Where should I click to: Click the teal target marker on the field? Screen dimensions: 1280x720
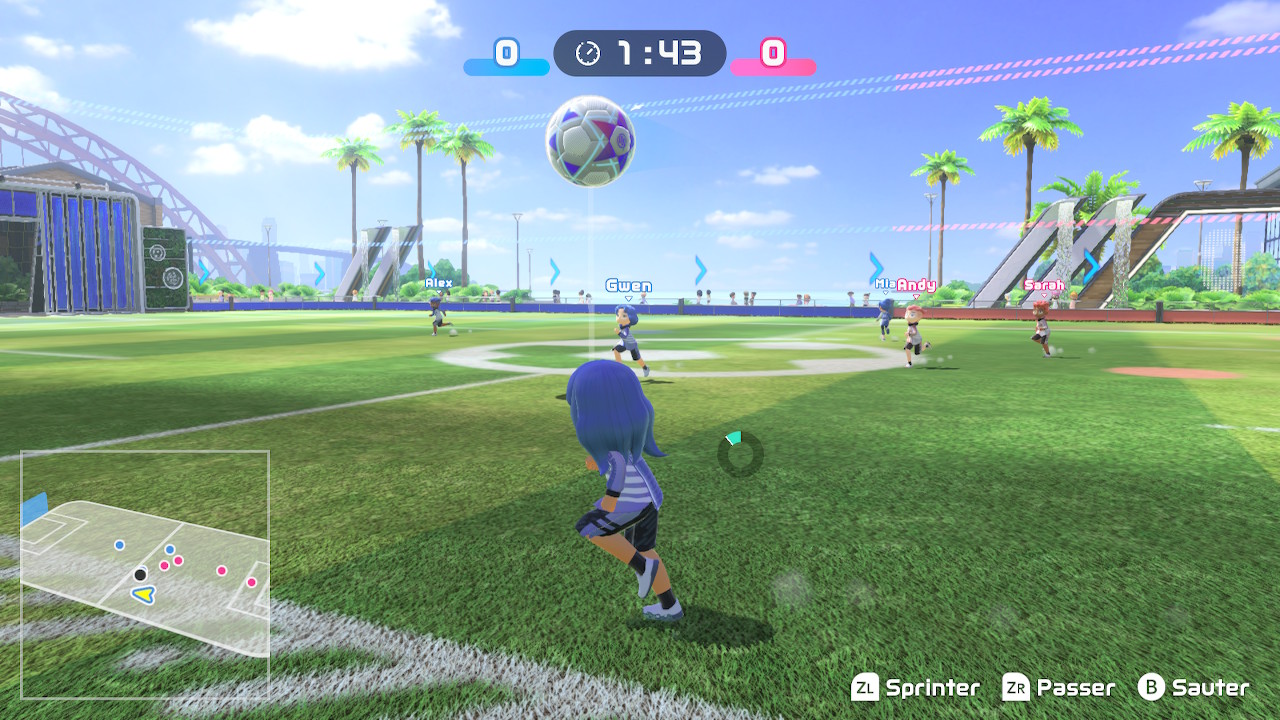click(x=733, y=439)
